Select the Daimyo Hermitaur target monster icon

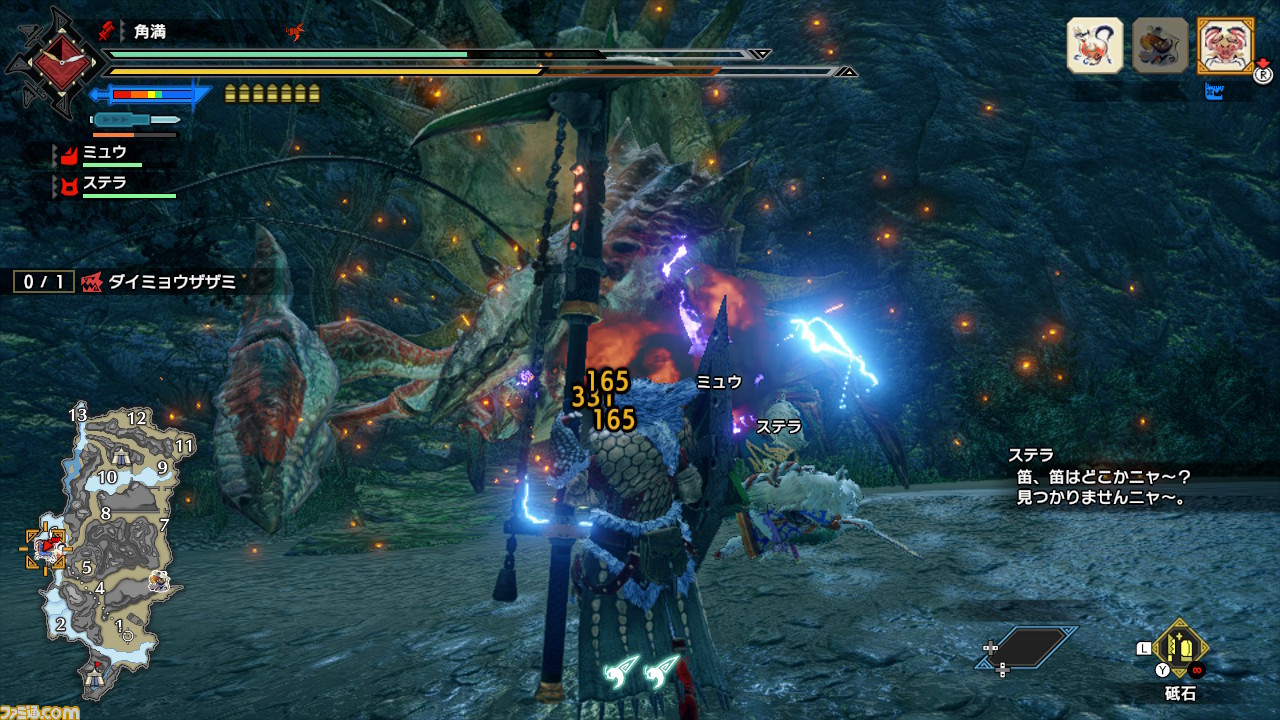[x=1225, y=45]
